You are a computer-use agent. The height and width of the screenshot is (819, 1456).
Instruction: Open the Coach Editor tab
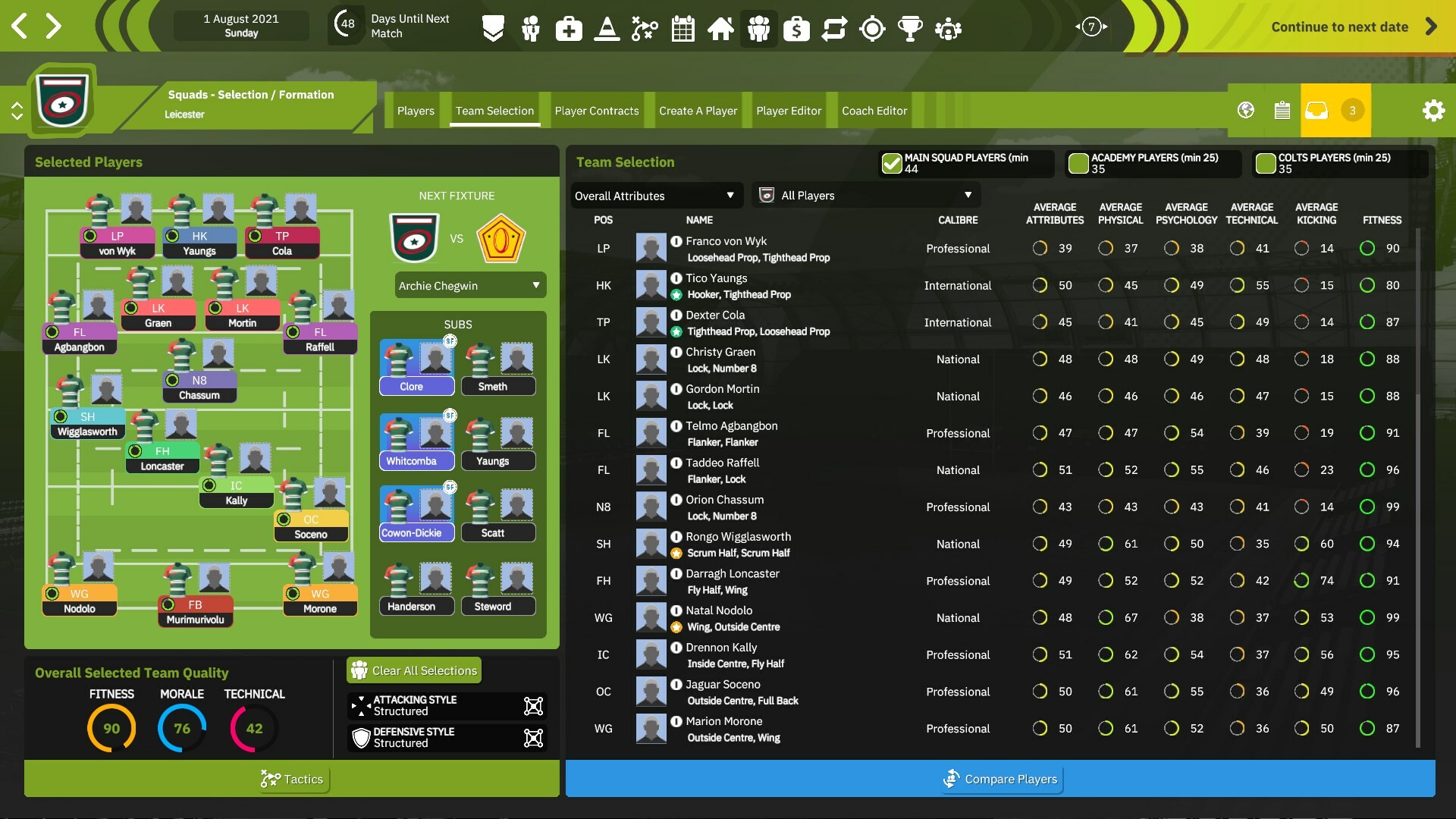tap(874, 110)
